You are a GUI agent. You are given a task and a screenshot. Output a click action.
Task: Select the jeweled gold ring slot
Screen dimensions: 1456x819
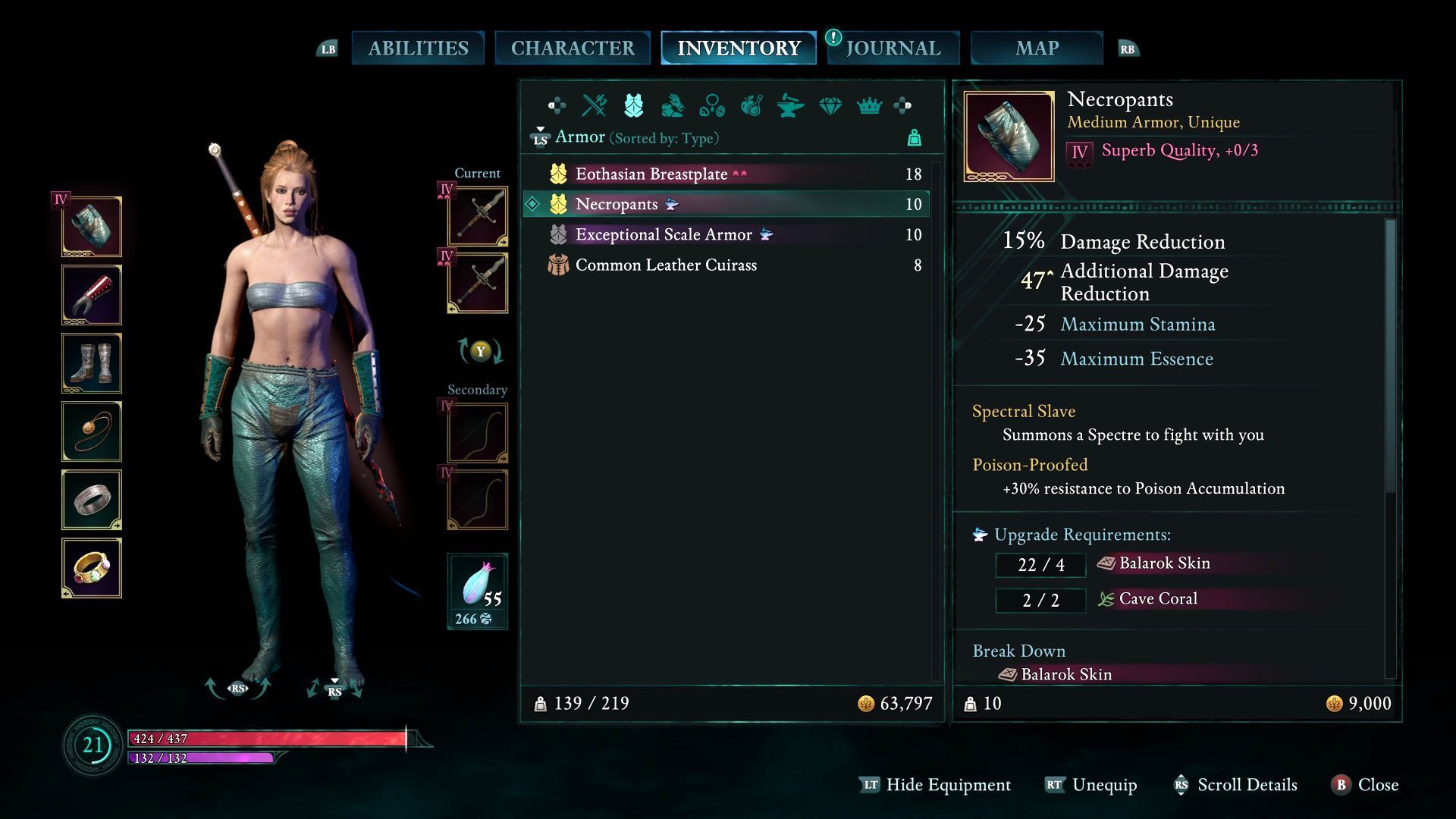click(x=92, y=568)
